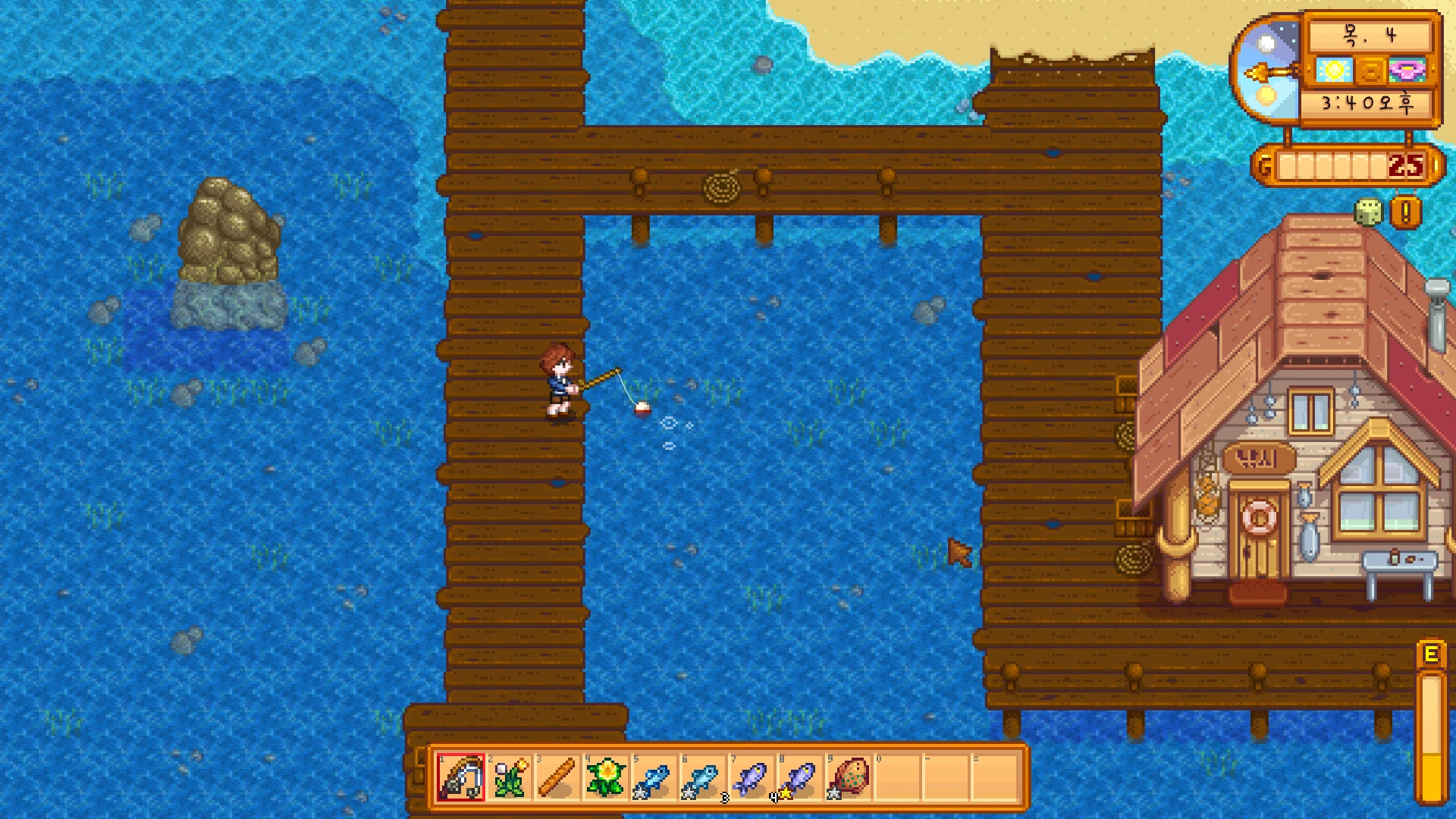Select the brown wooden stick slot

click(x=557, y=777)
